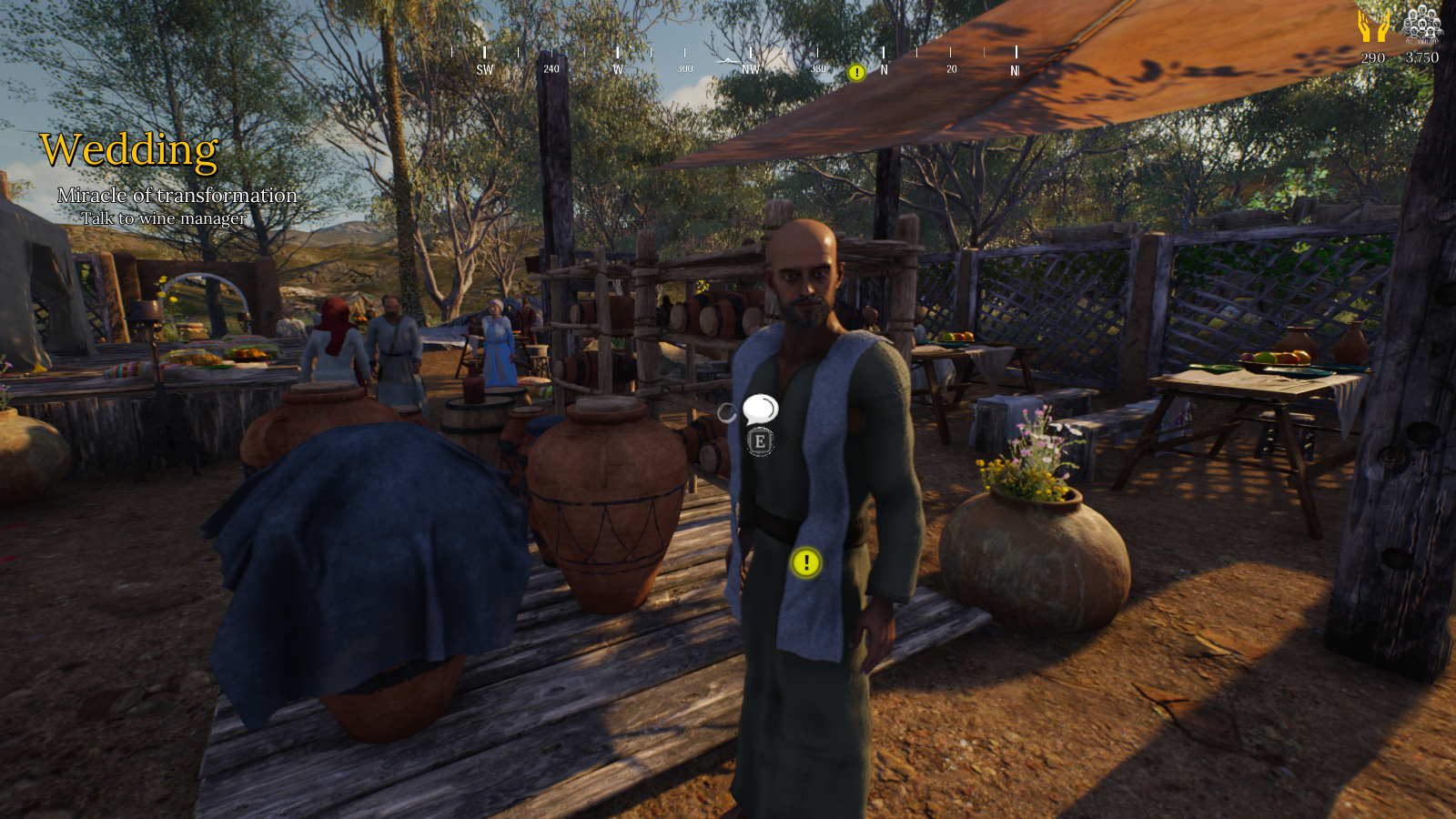Click the golden praying hands icon

point(1373,26)
